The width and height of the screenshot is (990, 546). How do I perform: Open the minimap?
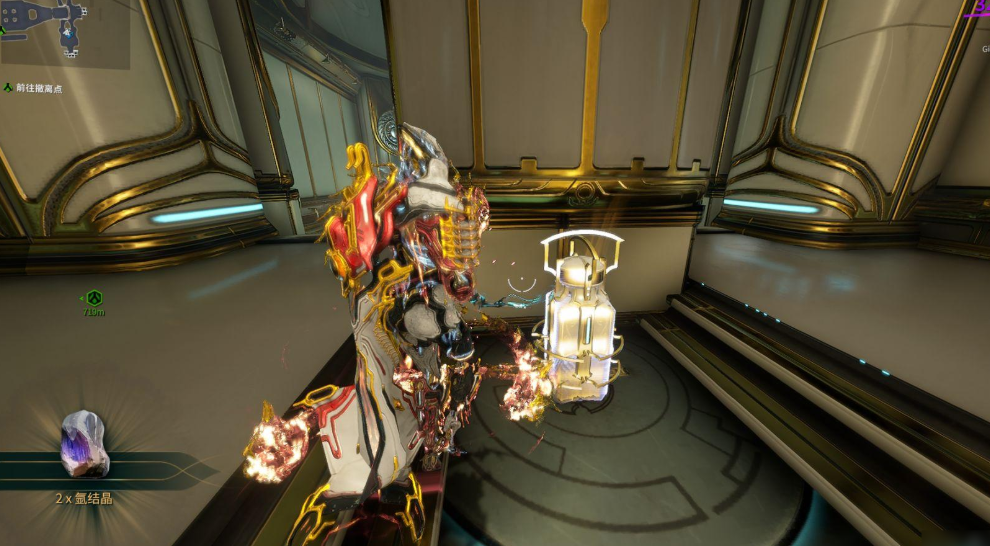click(62, 32)
